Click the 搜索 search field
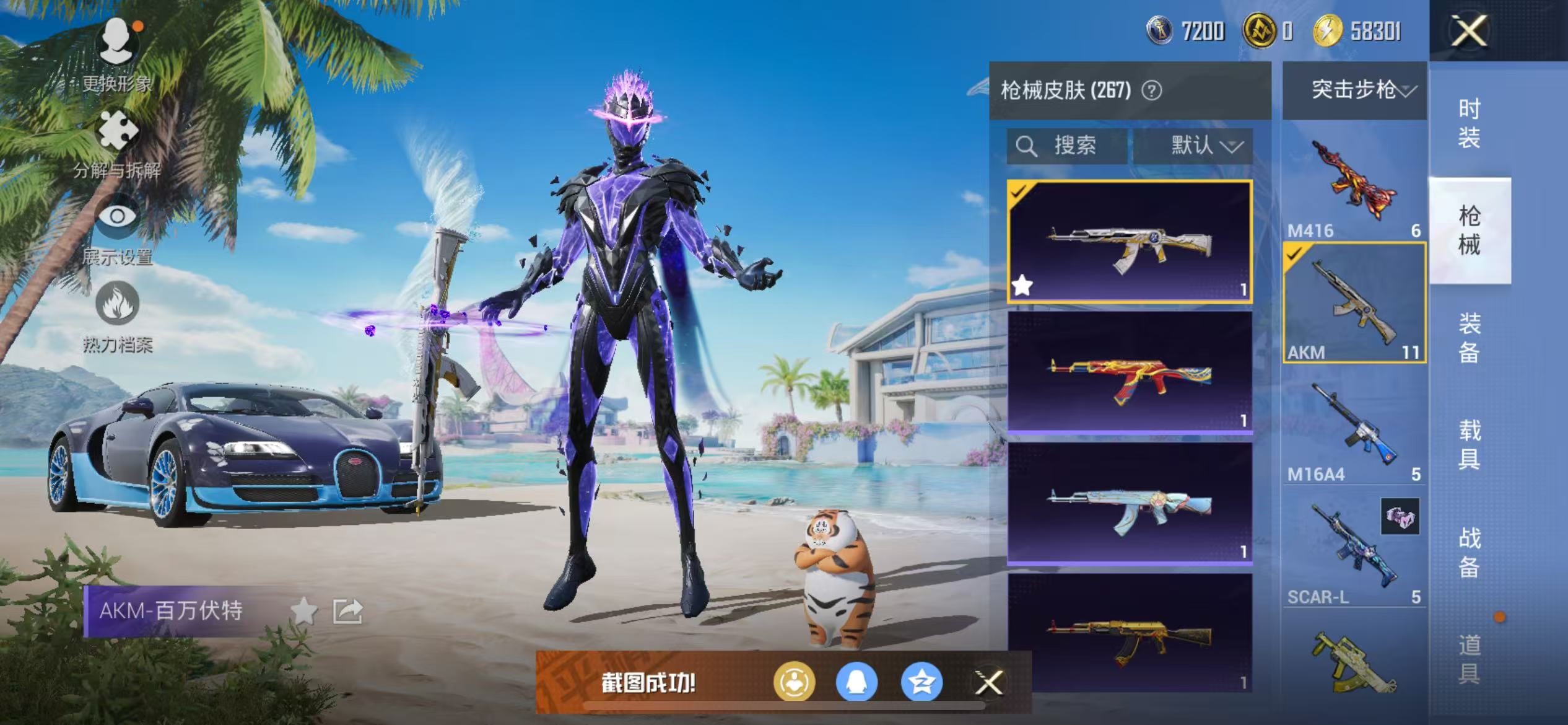The image size is (1568, 725). 1067,146
